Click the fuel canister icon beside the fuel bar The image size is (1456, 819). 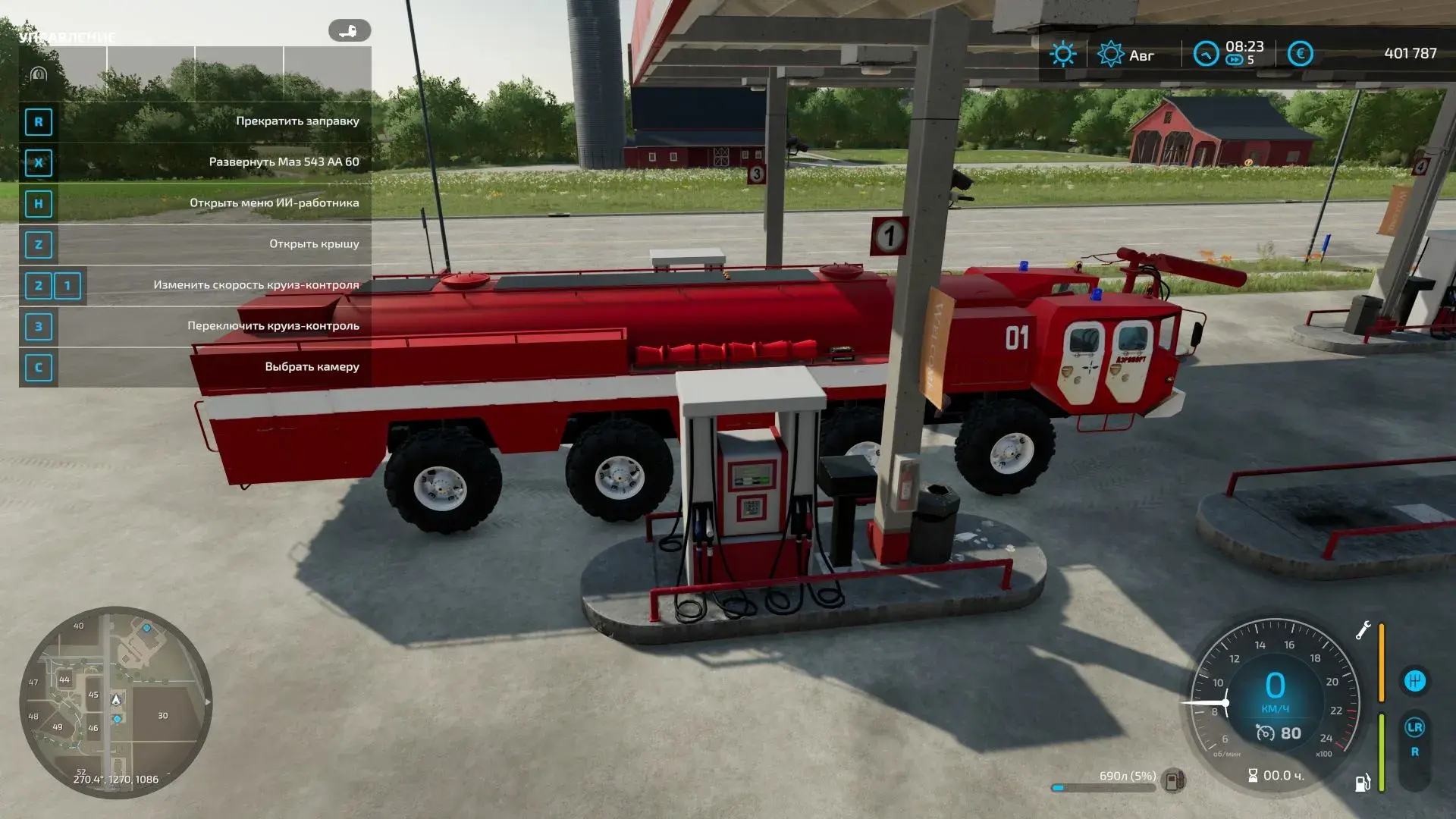1174,780
